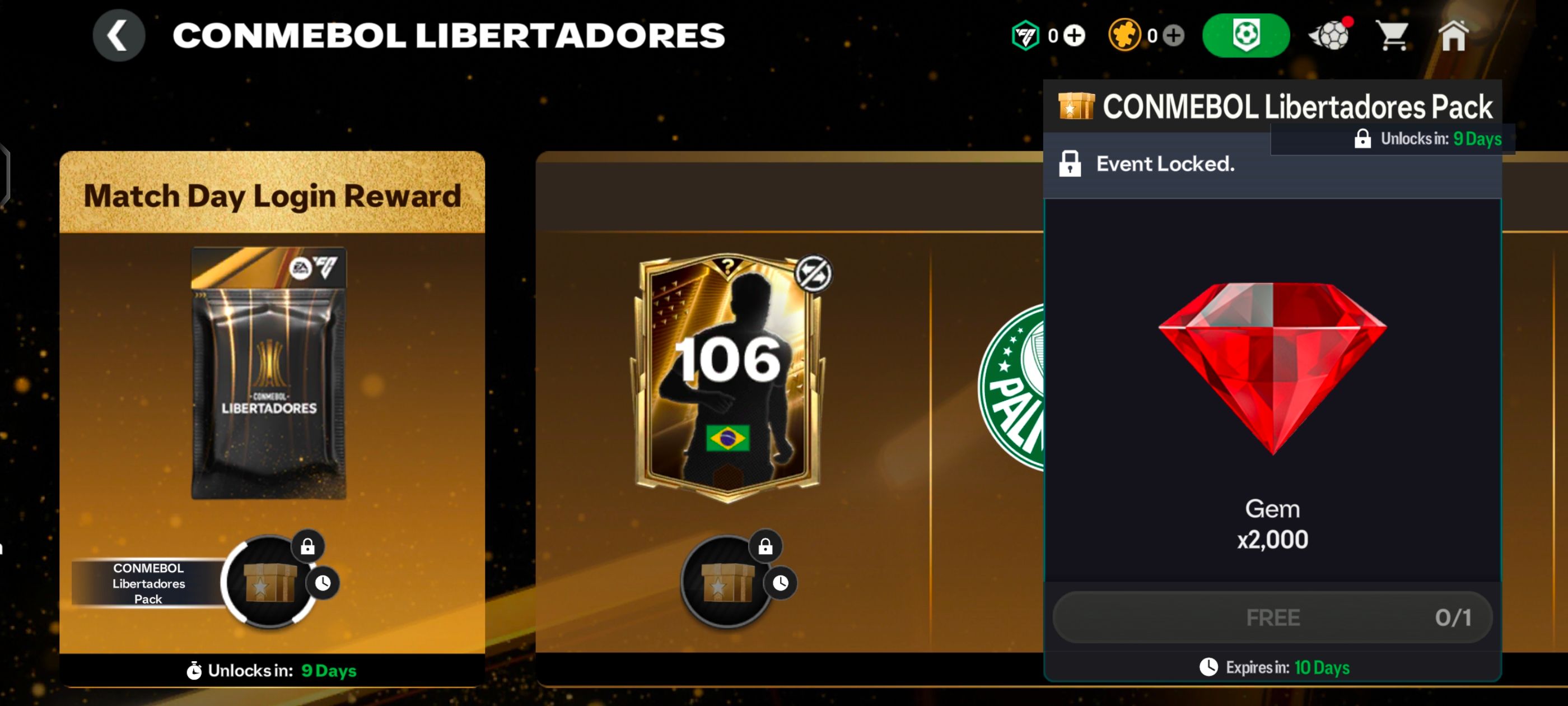Go back using the left arrow button

(120, 35)
